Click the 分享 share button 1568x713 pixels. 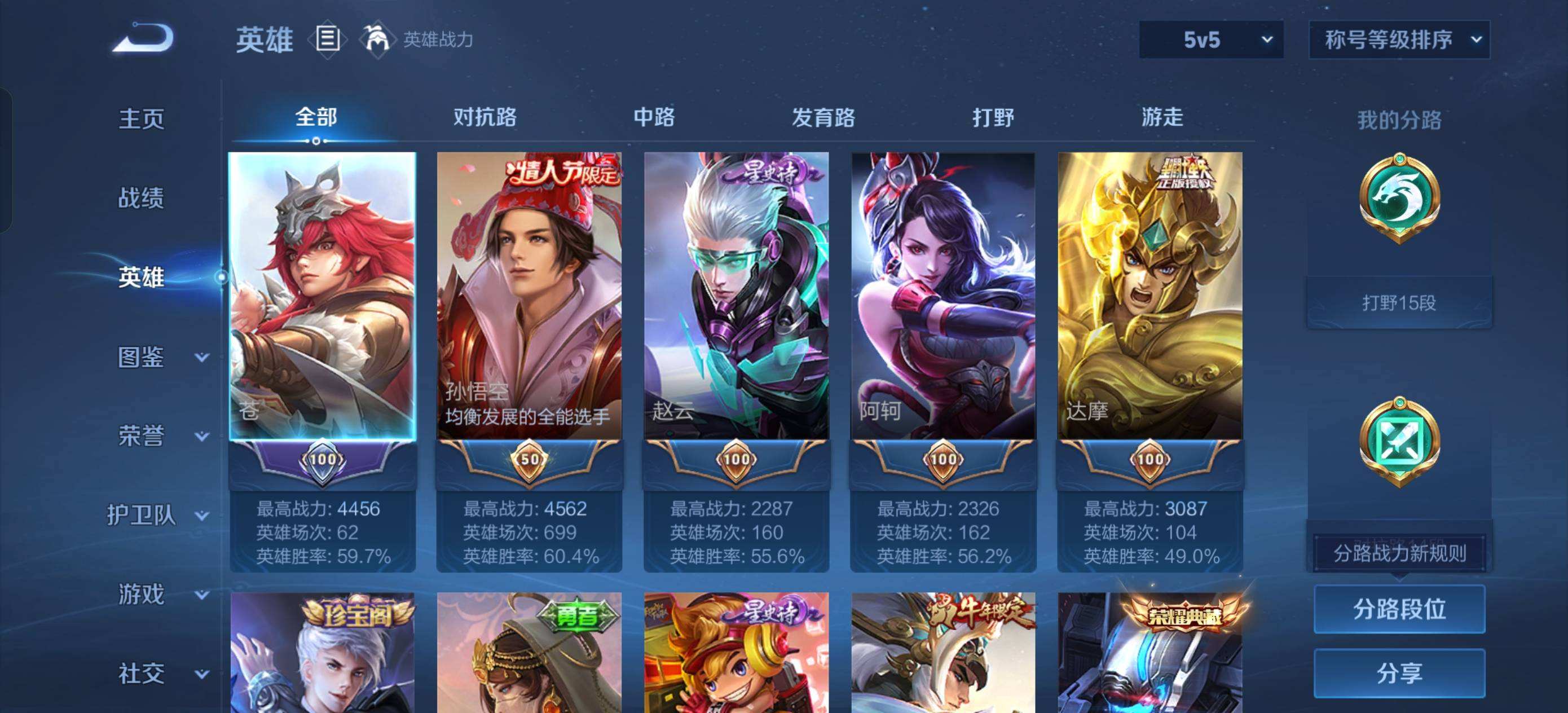click(1399, 673)
